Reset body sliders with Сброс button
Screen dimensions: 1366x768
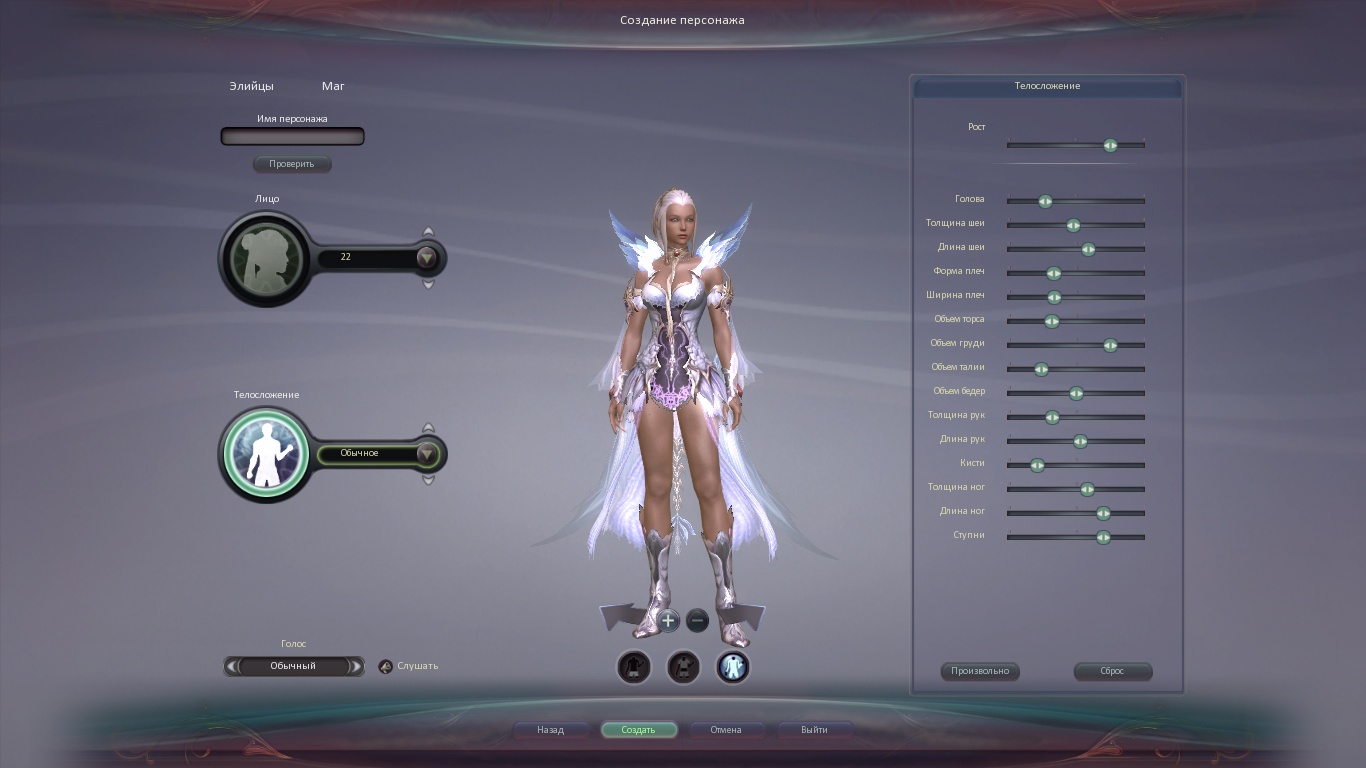1112,671
